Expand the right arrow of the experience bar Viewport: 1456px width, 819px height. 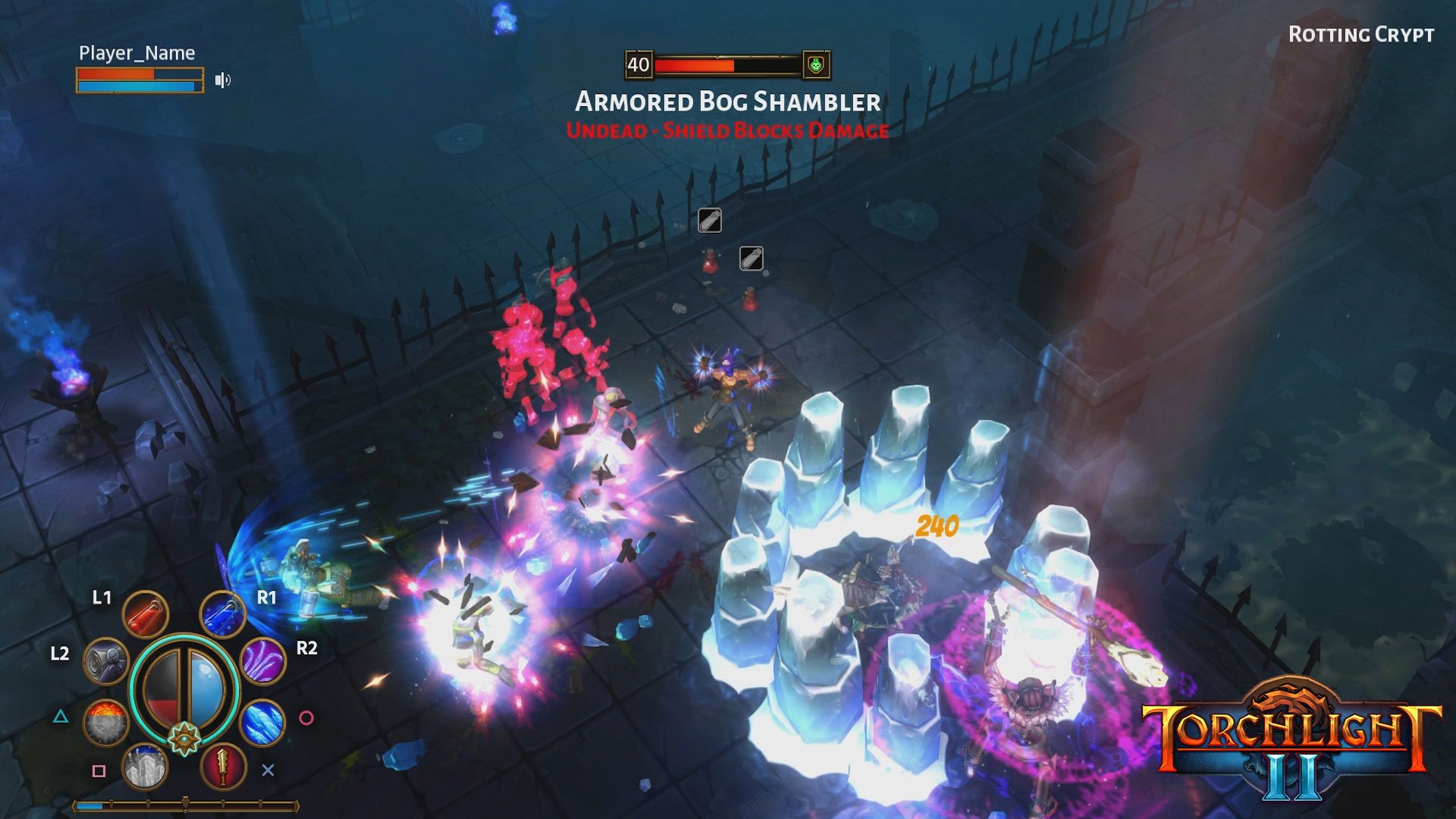pos(298,805)
